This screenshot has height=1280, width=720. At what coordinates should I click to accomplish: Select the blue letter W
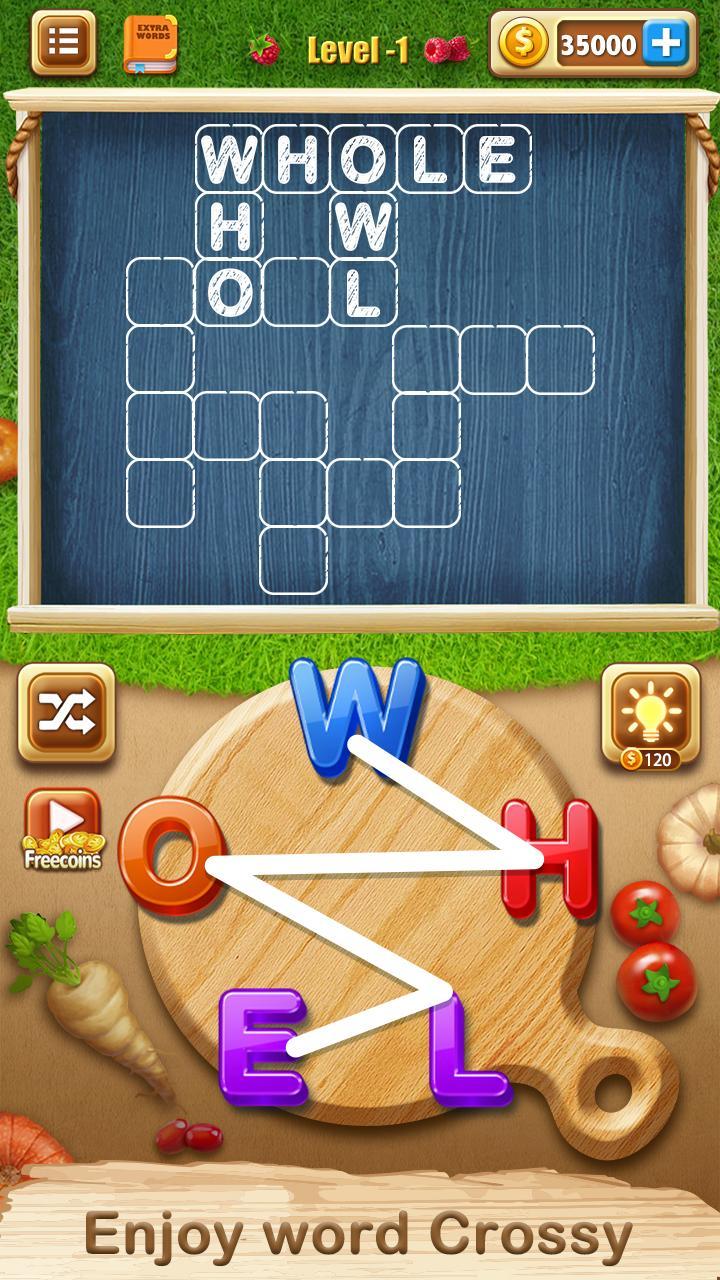click(355, 716)
